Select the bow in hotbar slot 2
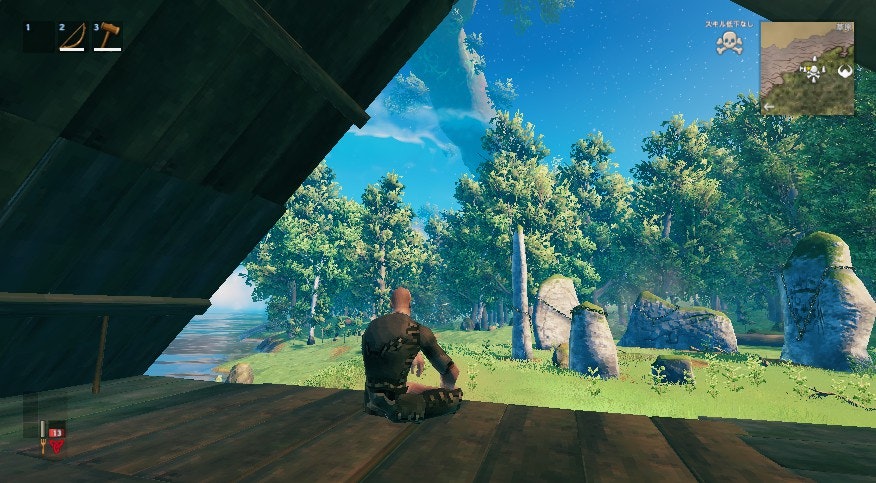876x483 pixels. pyautogui.click(x=72, y=37)
